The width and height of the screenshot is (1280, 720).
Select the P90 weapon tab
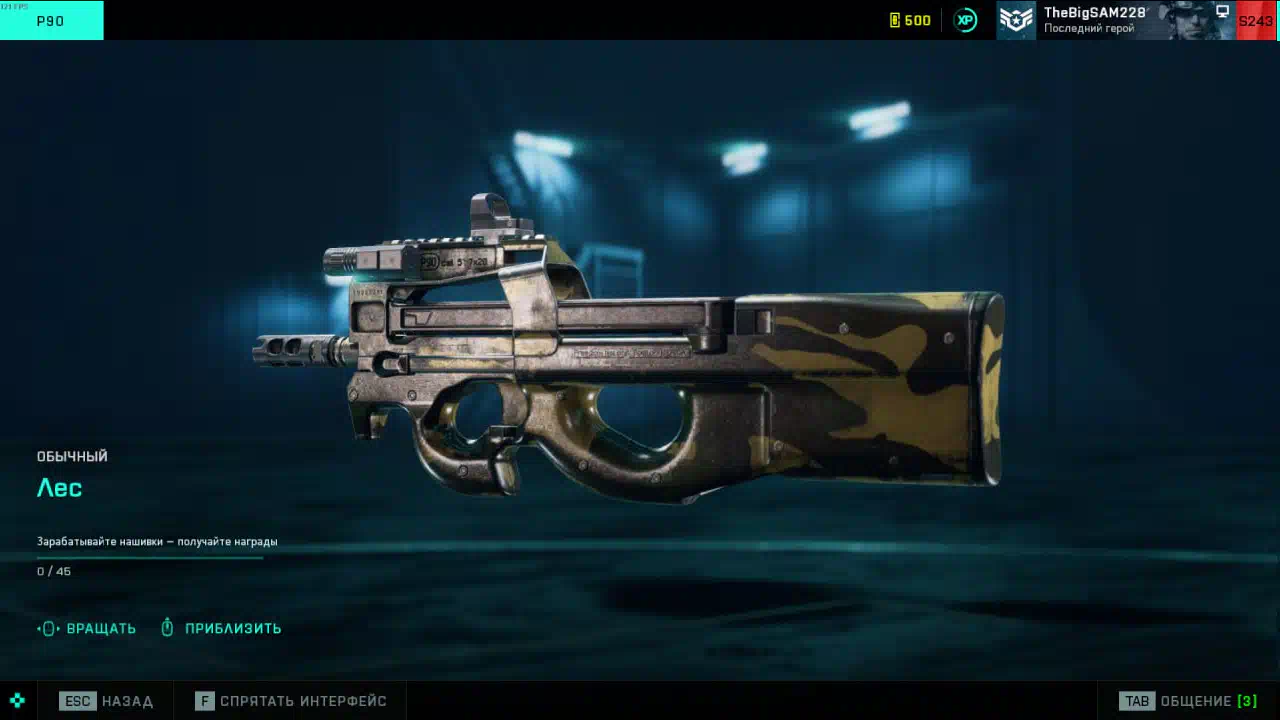point(51,20)
